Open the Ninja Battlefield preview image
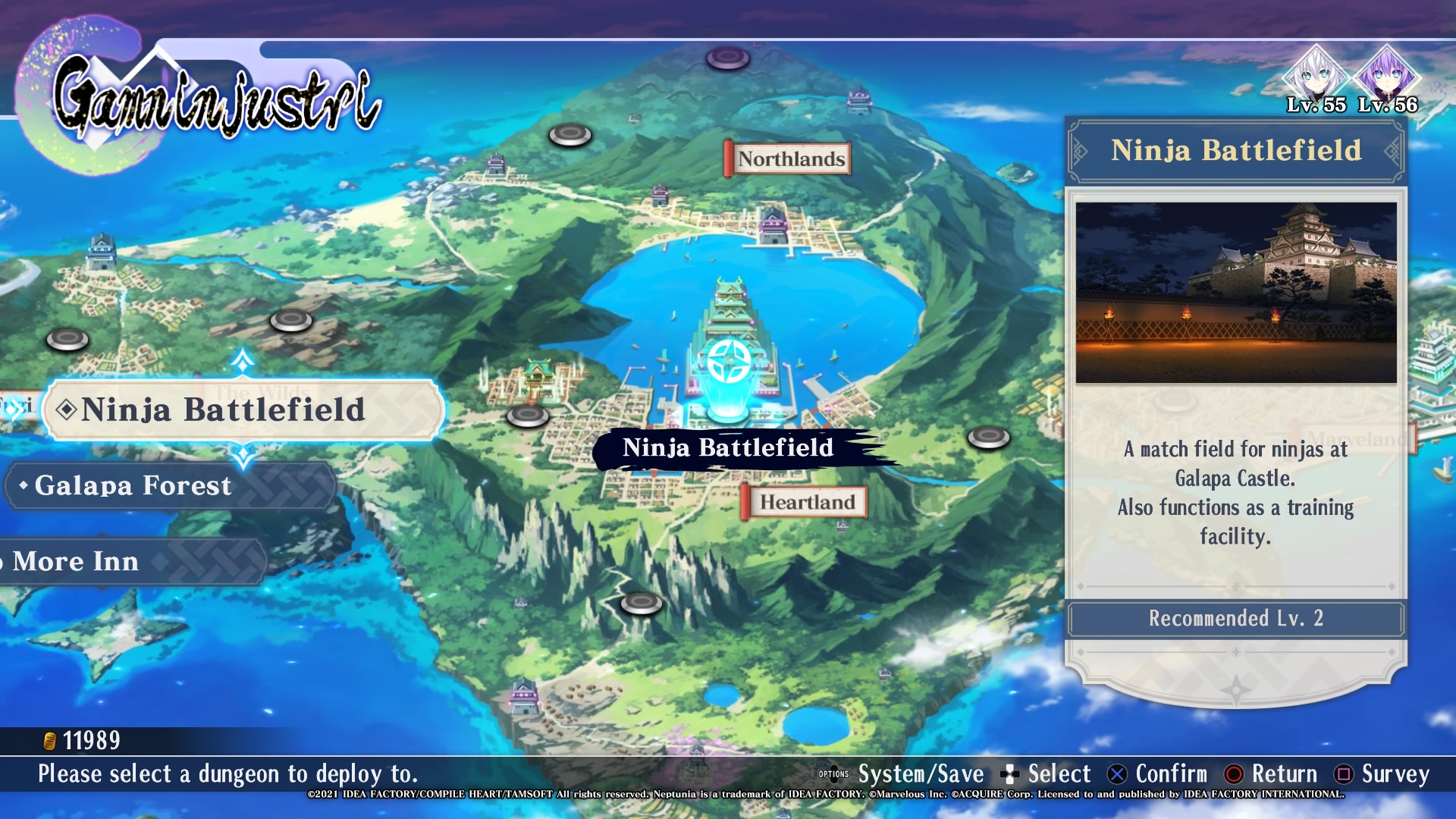1456x819 pixels. [x=1235, y=293]
